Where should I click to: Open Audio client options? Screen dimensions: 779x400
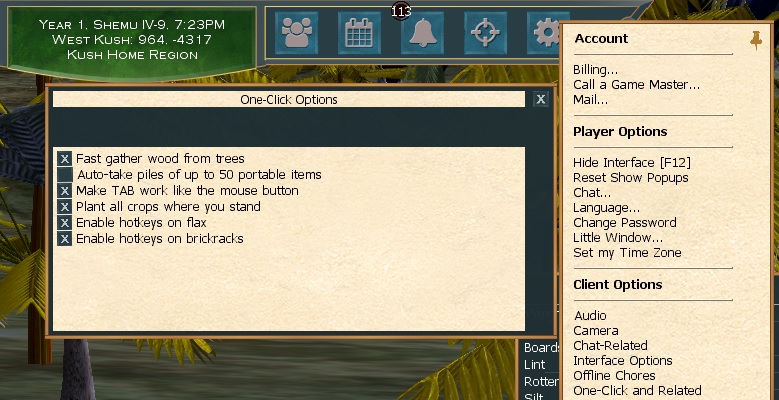[590, 315]
